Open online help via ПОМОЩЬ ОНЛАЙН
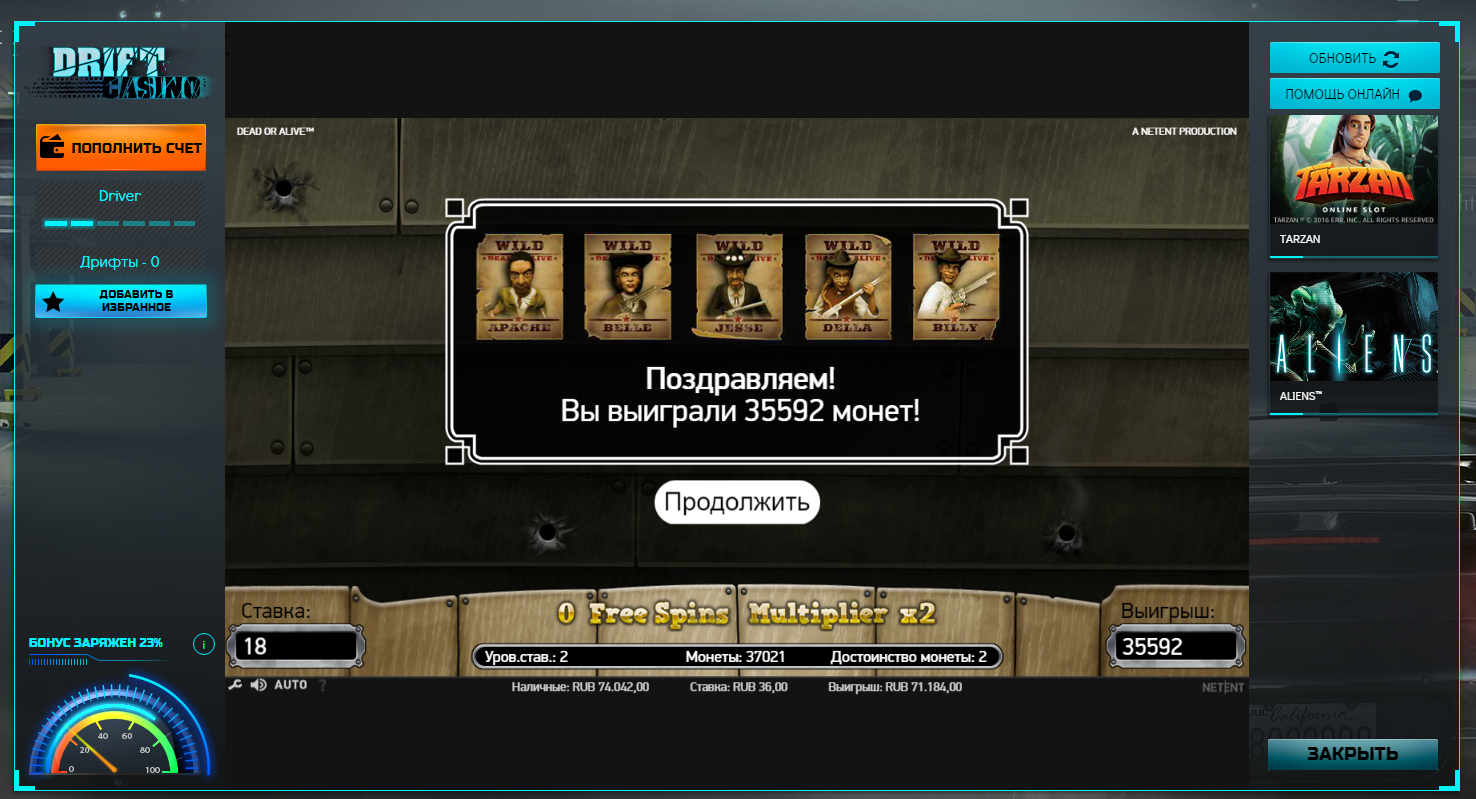 coord(1353,93)
